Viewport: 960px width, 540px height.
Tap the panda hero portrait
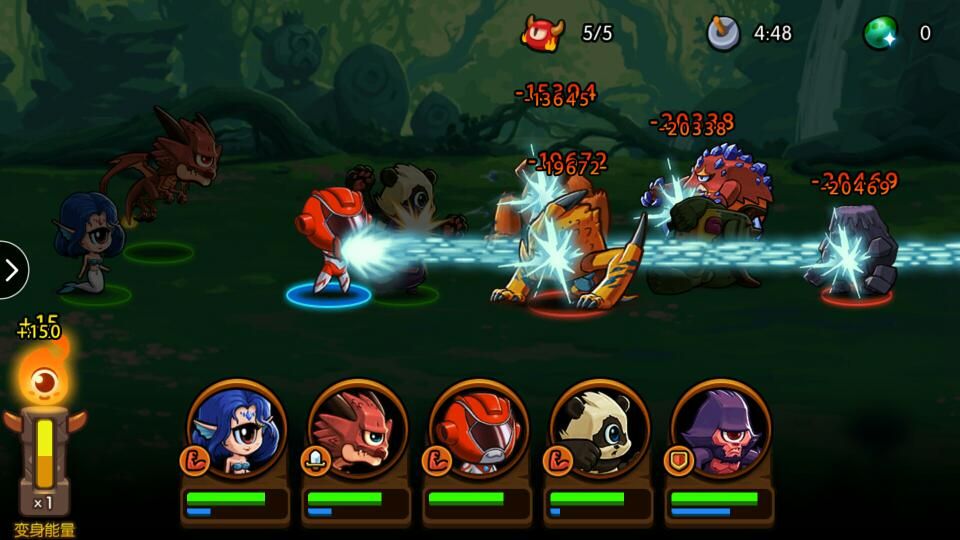[600, 430]
